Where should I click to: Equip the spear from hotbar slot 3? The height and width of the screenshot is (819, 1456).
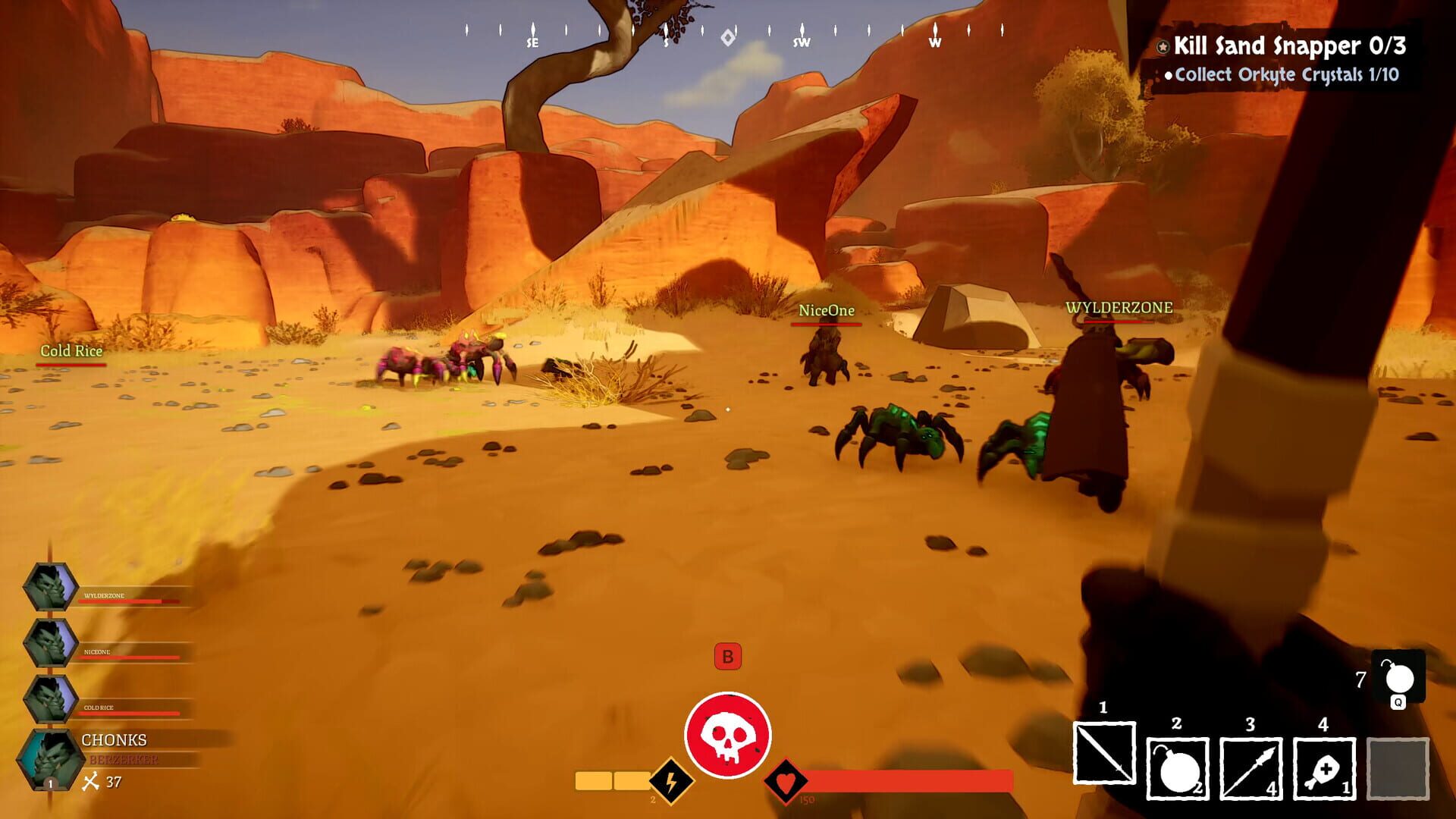point(1250,768)
